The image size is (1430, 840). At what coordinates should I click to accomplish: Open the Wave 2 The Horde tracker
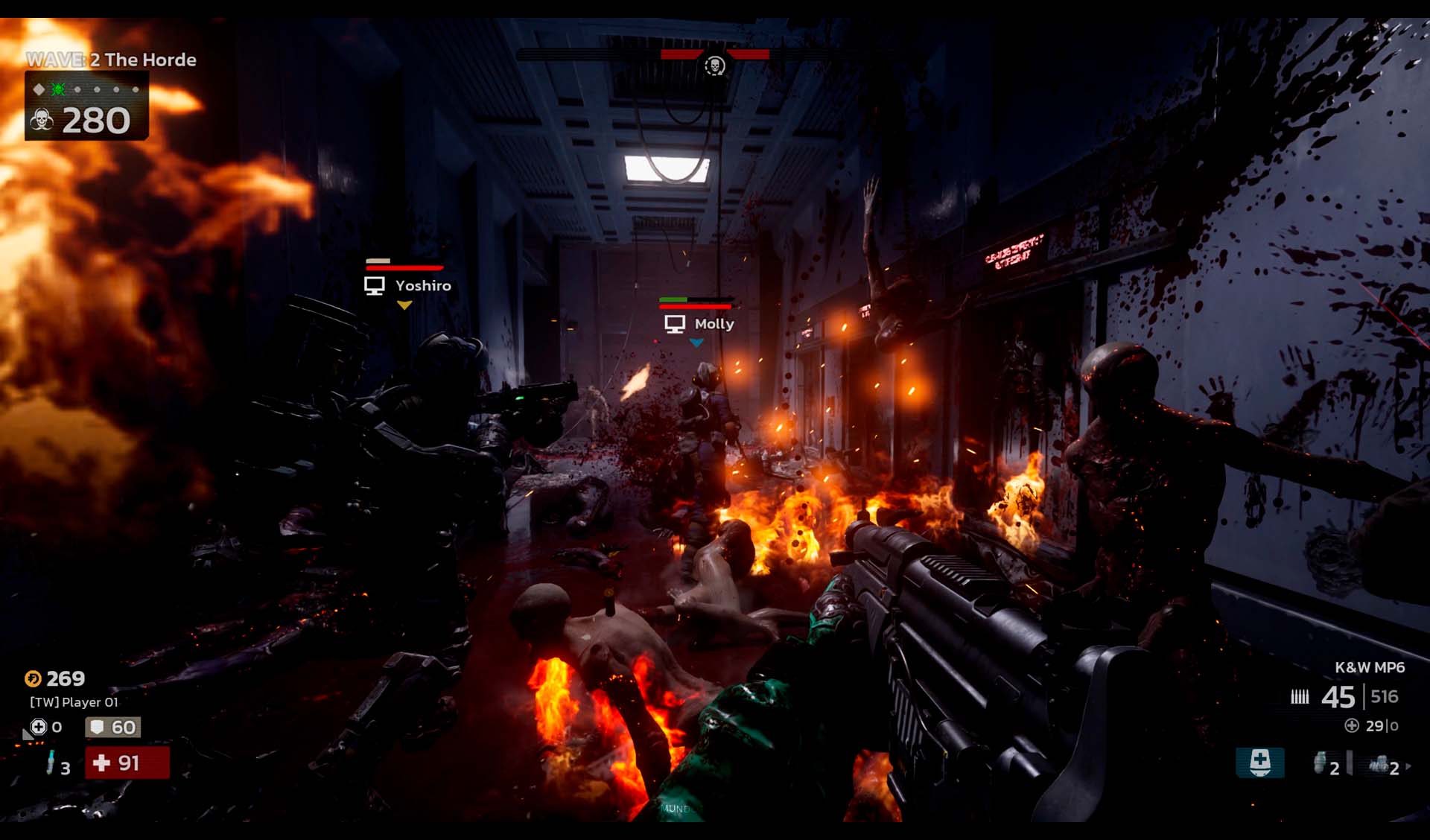[111, 60]
